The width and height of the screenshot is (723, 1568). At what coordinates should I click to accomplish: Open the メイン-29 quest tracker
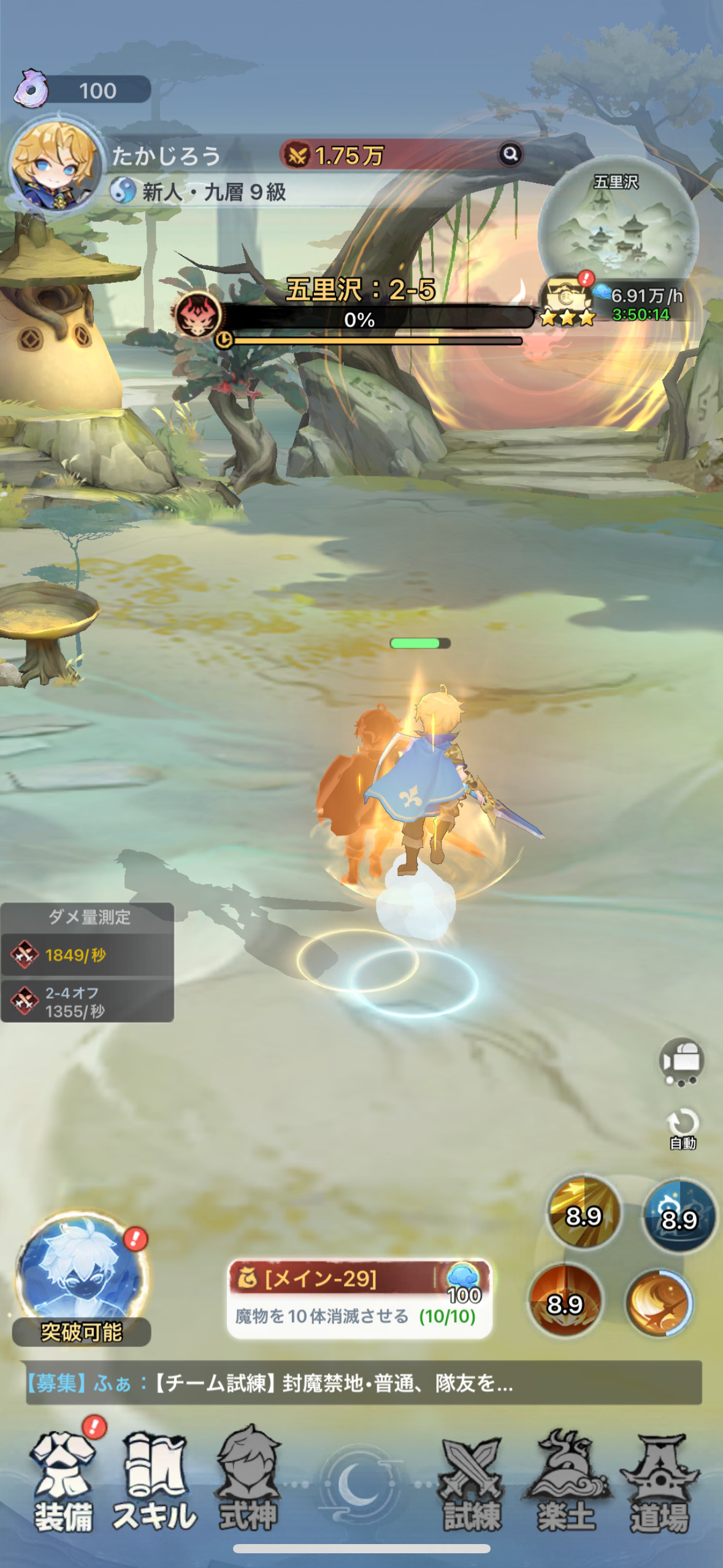point(359,1298)
